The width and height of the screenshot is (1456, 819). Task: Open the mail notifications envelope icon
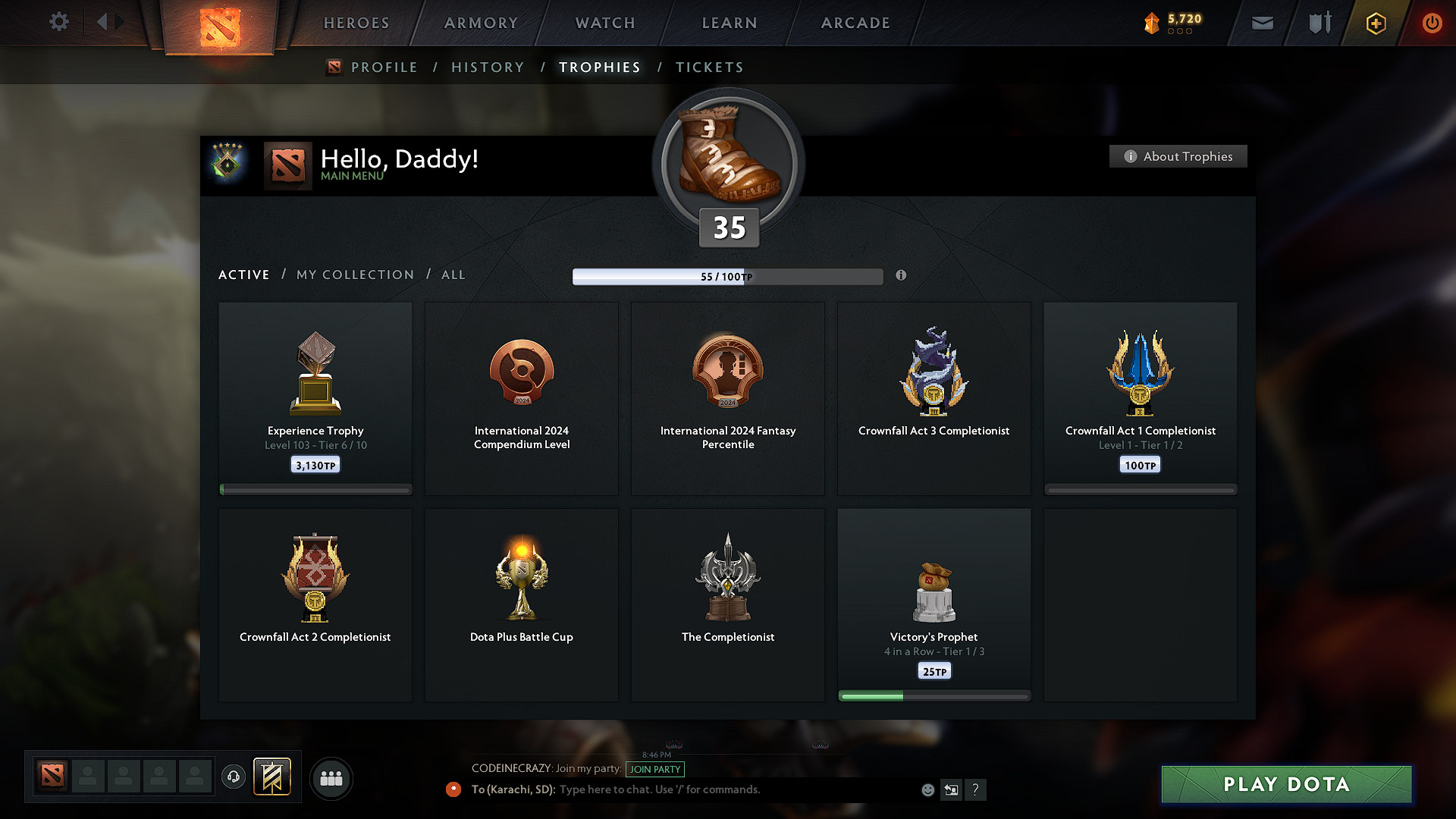(1262, 23)
